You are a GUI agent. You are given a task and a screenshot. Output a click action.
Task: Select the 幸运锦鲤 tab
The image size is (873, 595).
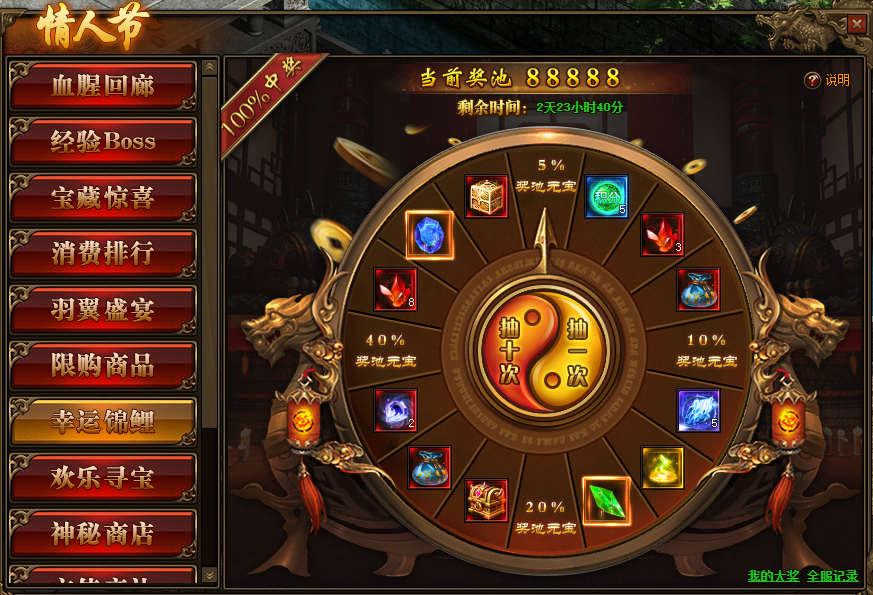point(103,422)
